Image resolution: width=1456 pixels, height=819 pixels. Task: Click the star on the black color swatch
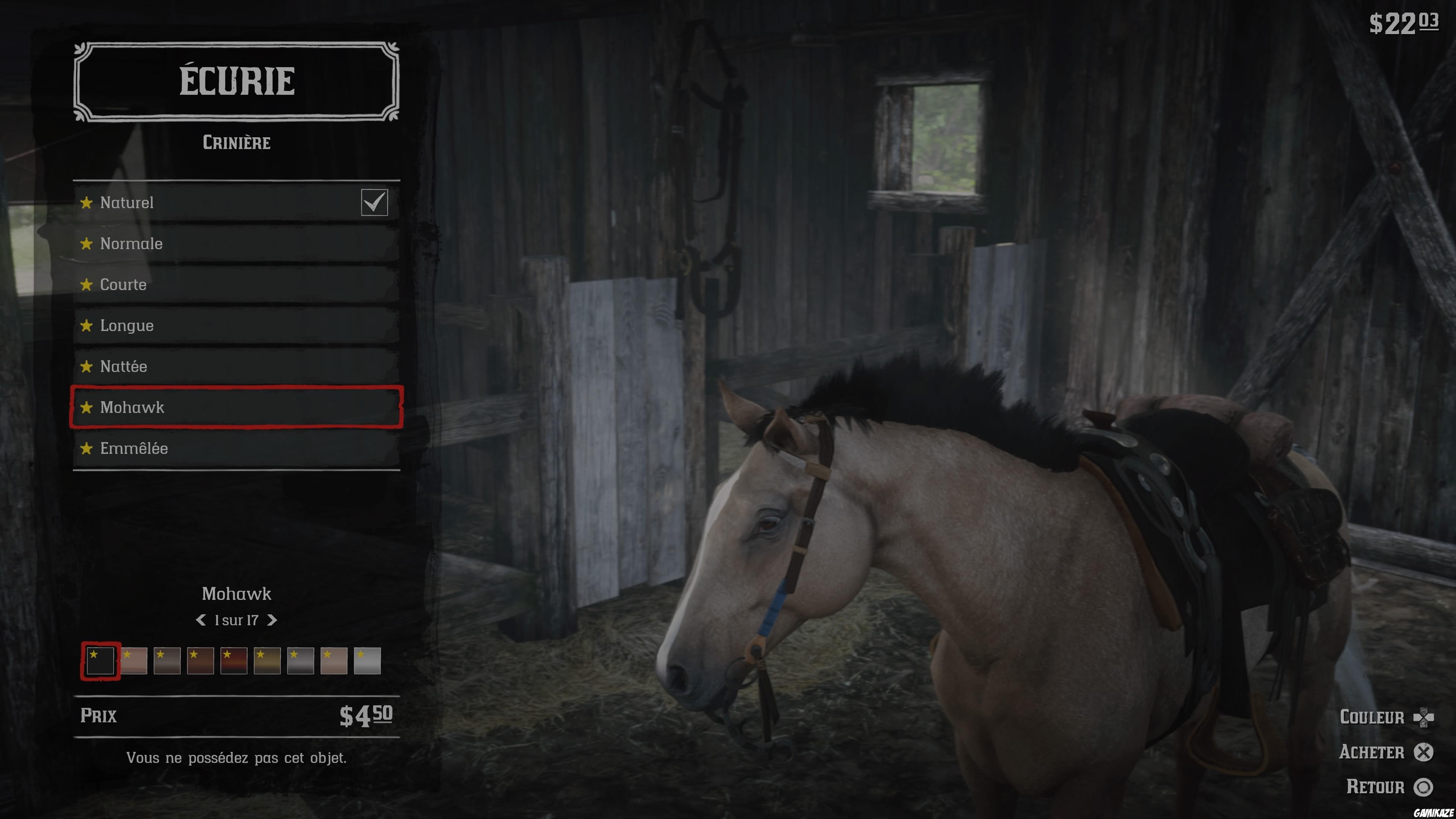click(94, 654)
